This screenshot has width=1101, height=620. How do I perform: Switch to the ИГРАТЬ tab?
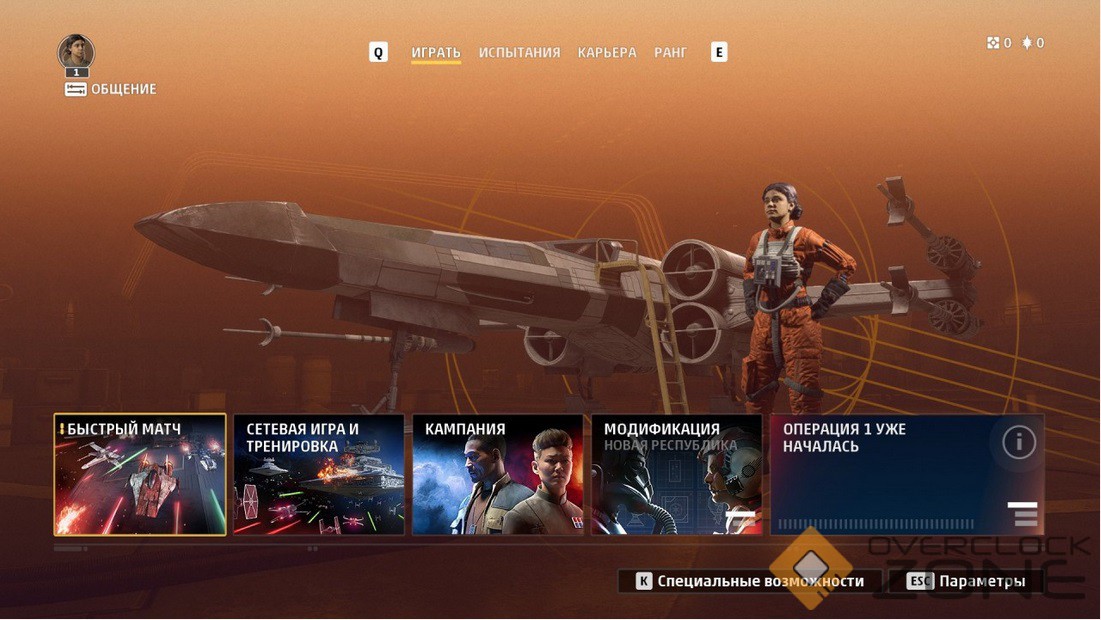click(x=436, y=52)
